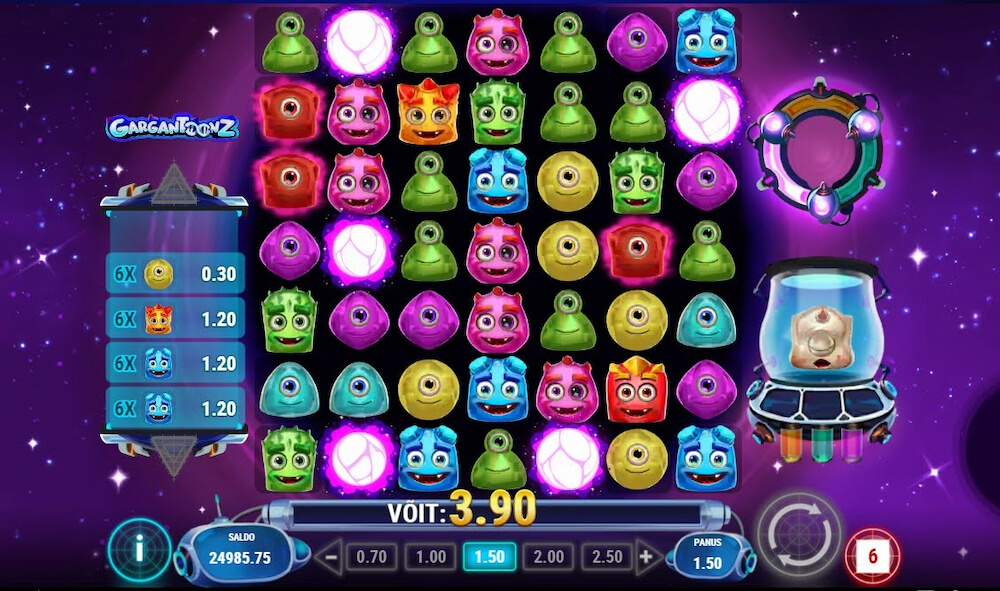Set the bet to 2.00
Image resolution: width=1000 pixels, height=591 pixels.
pyautogui.click(x=549, y=557)
